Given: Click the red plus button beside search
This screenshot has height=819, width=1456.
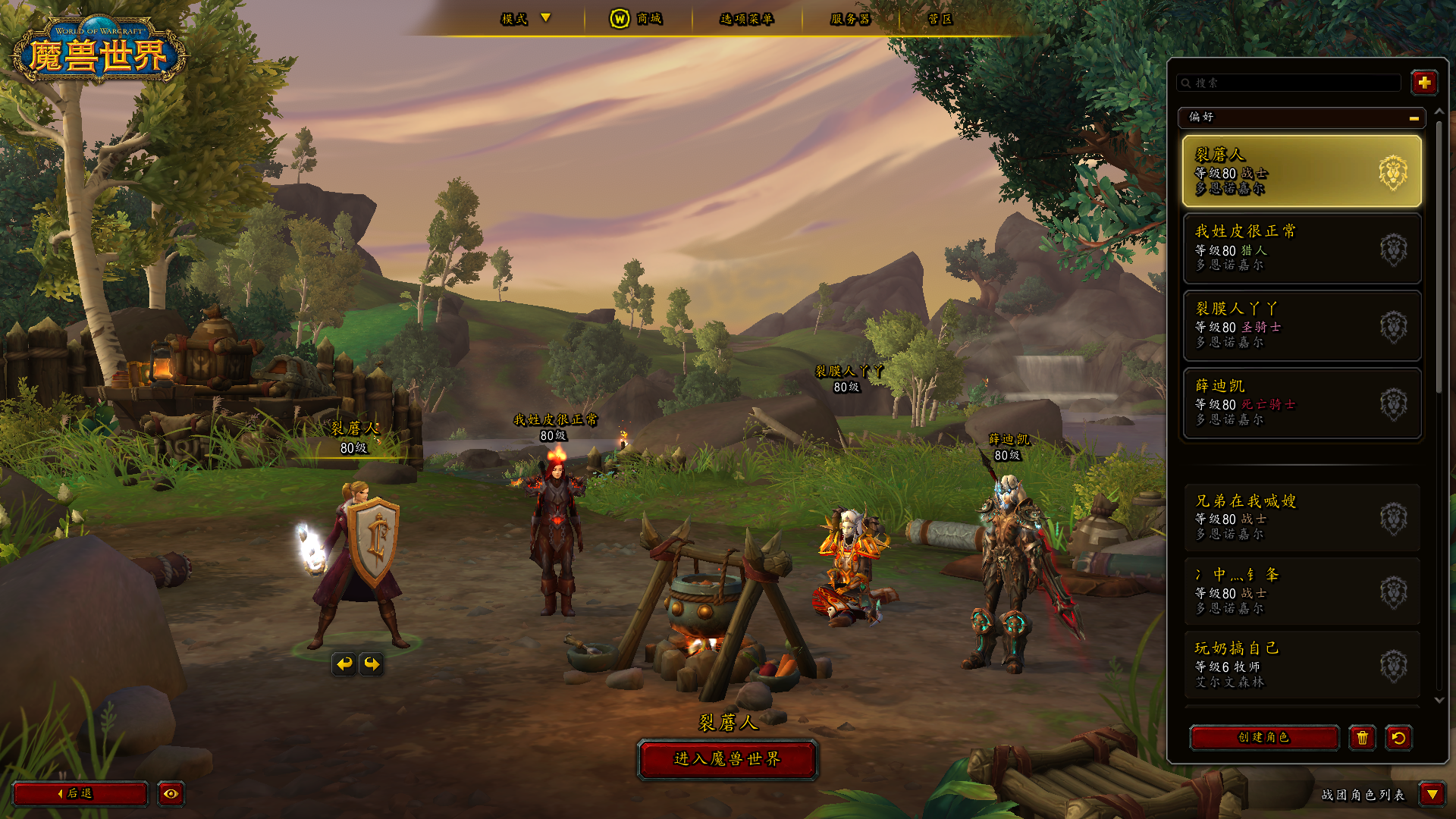Looking at the screenshot, I should [x=1423, y=83].
